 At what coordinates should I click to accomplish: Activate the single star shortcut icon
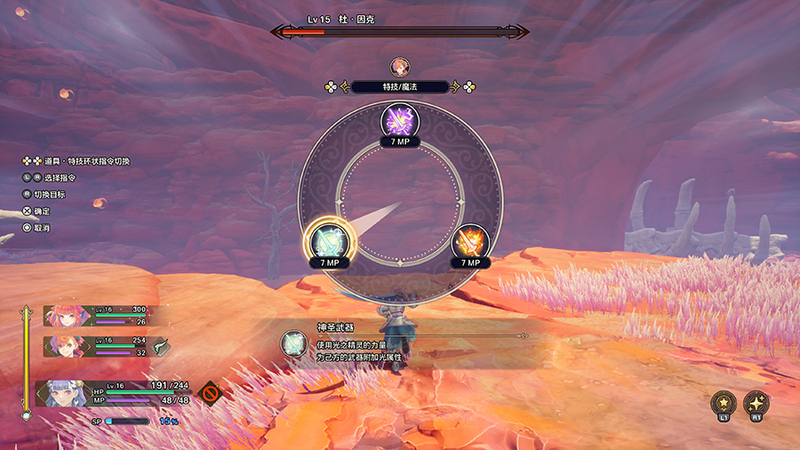[722, 402]
